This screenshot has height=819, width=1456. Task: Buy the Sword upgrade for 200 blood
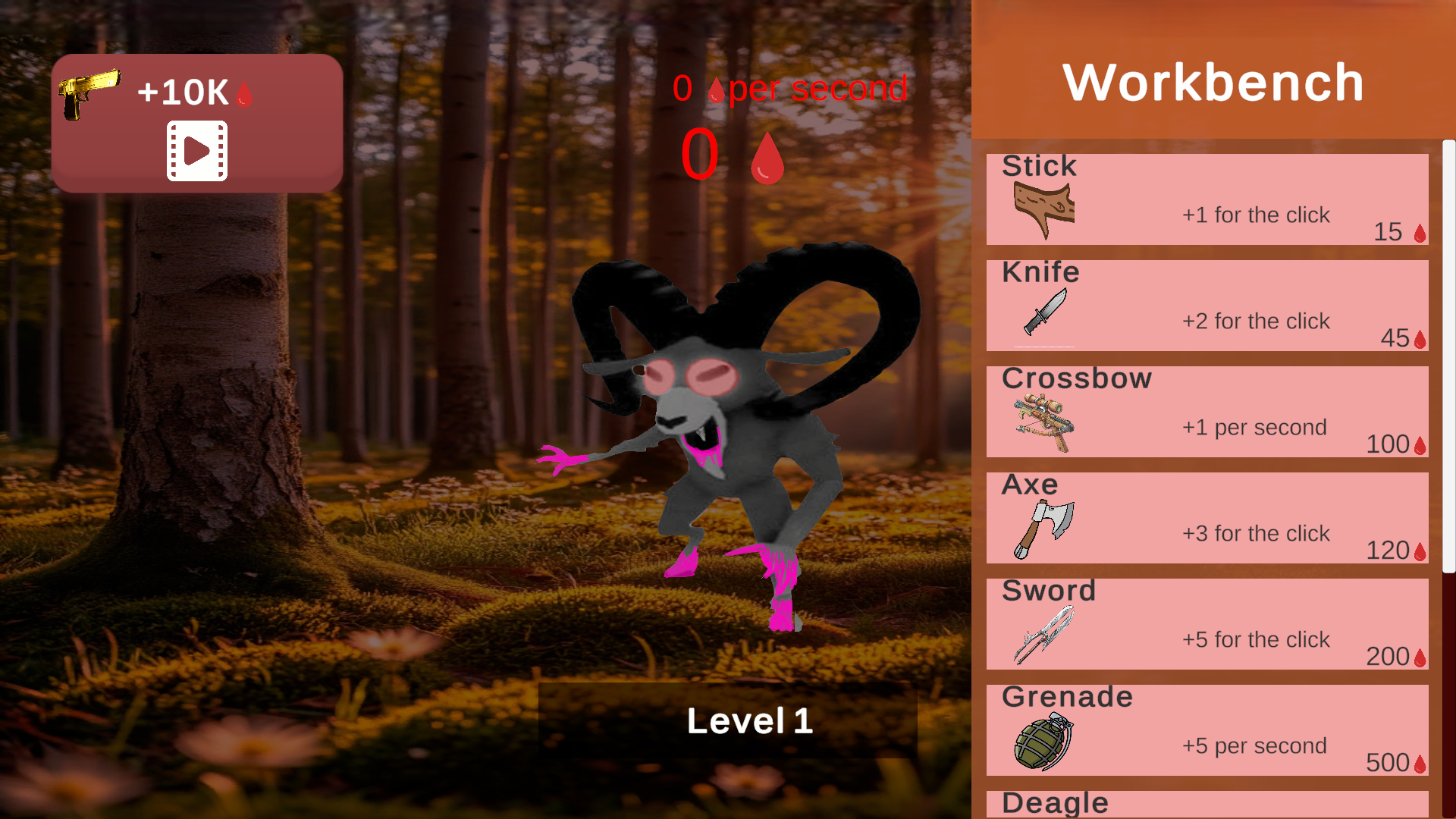click(1206, 624)
